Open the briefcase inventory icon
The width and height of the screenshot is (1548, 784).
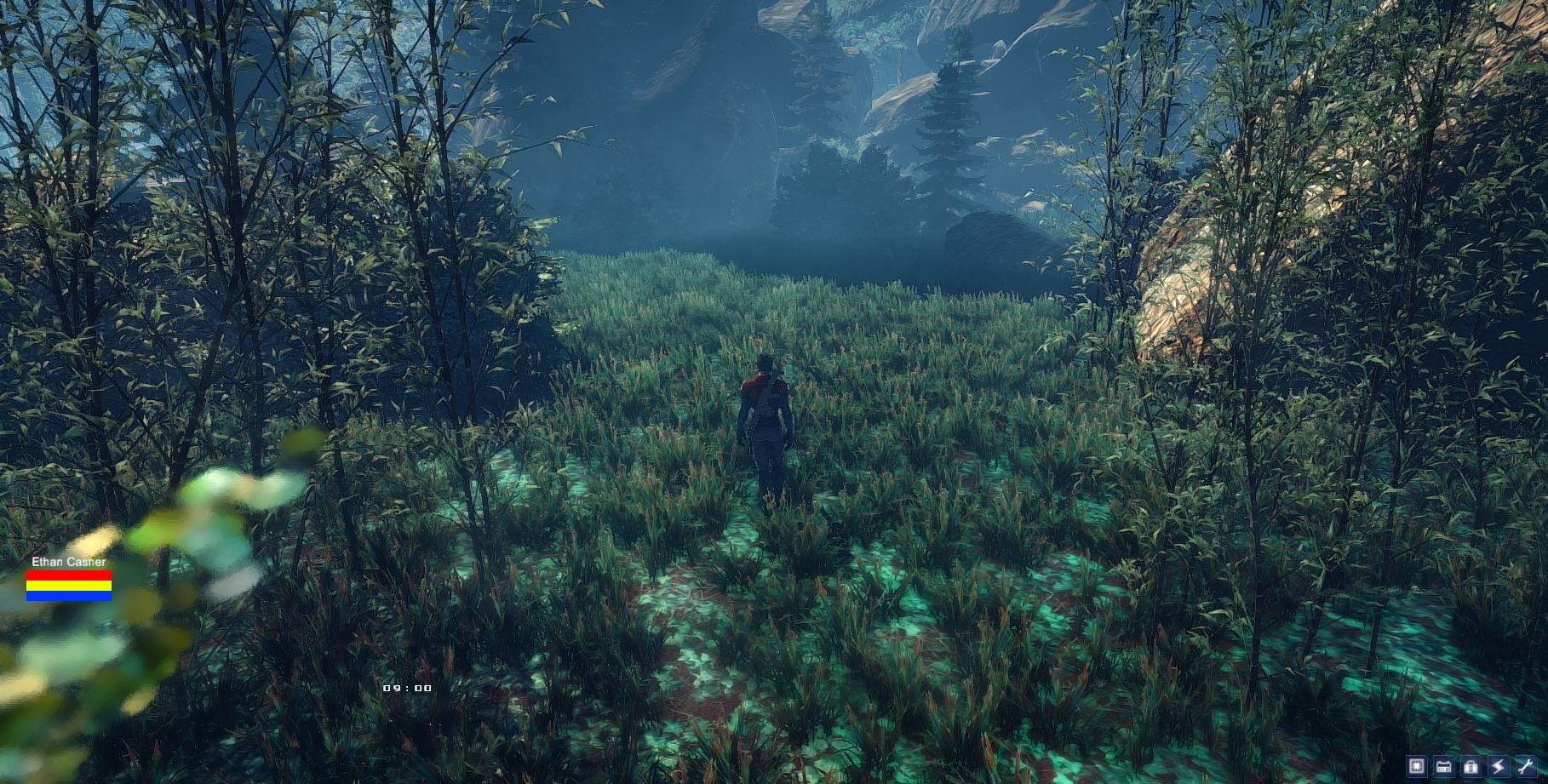tap(1471, 765)
